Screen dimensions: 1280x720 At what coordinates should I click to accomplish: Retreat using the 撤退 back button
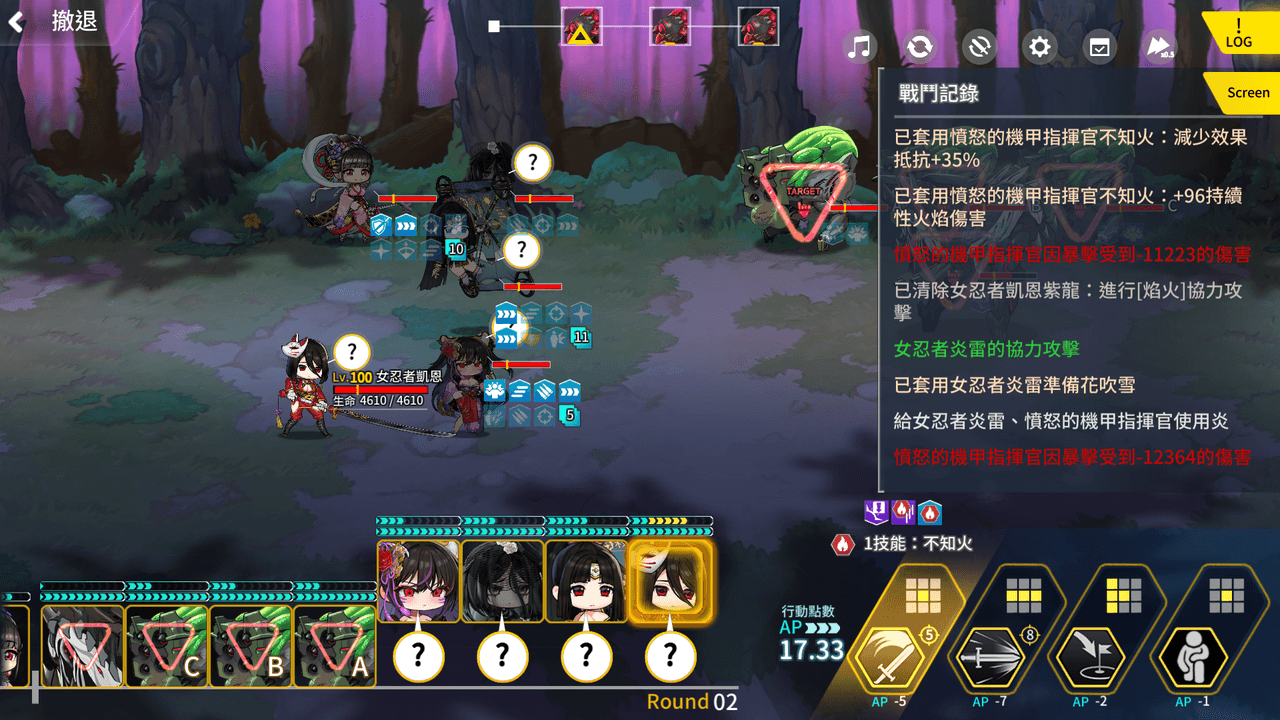[55, 22]
